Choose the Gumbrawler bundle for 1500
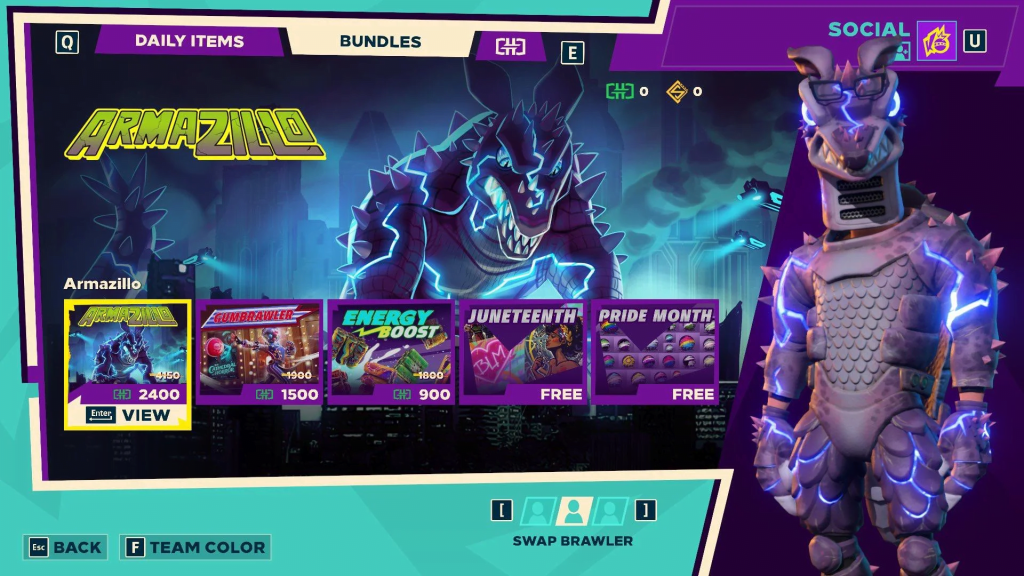Screen dimensions: 1024x576 pyautogui.click(x=260, y=351)
